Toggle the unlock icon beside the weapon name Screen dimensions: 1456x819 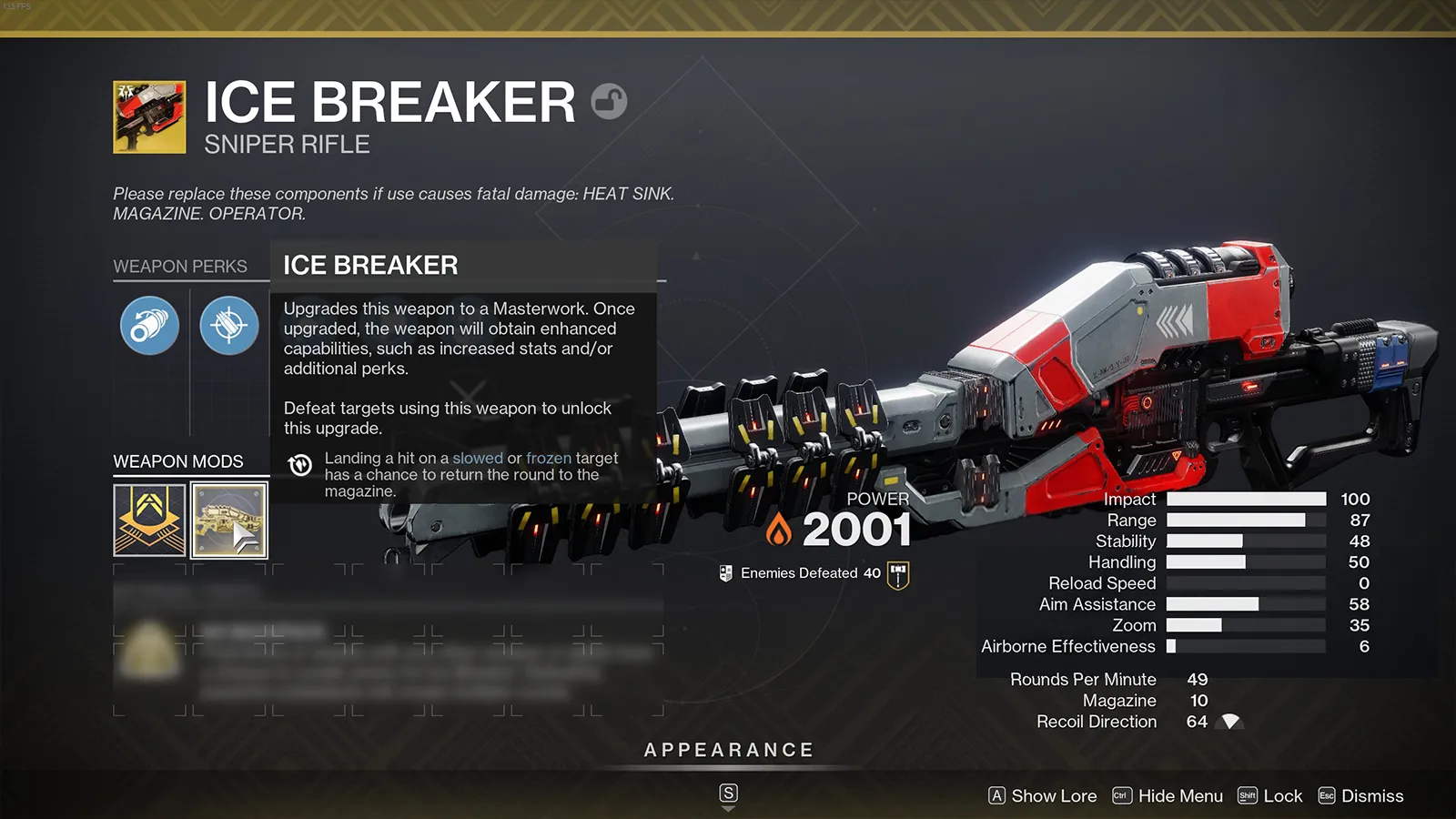click(x=608, y=103)
